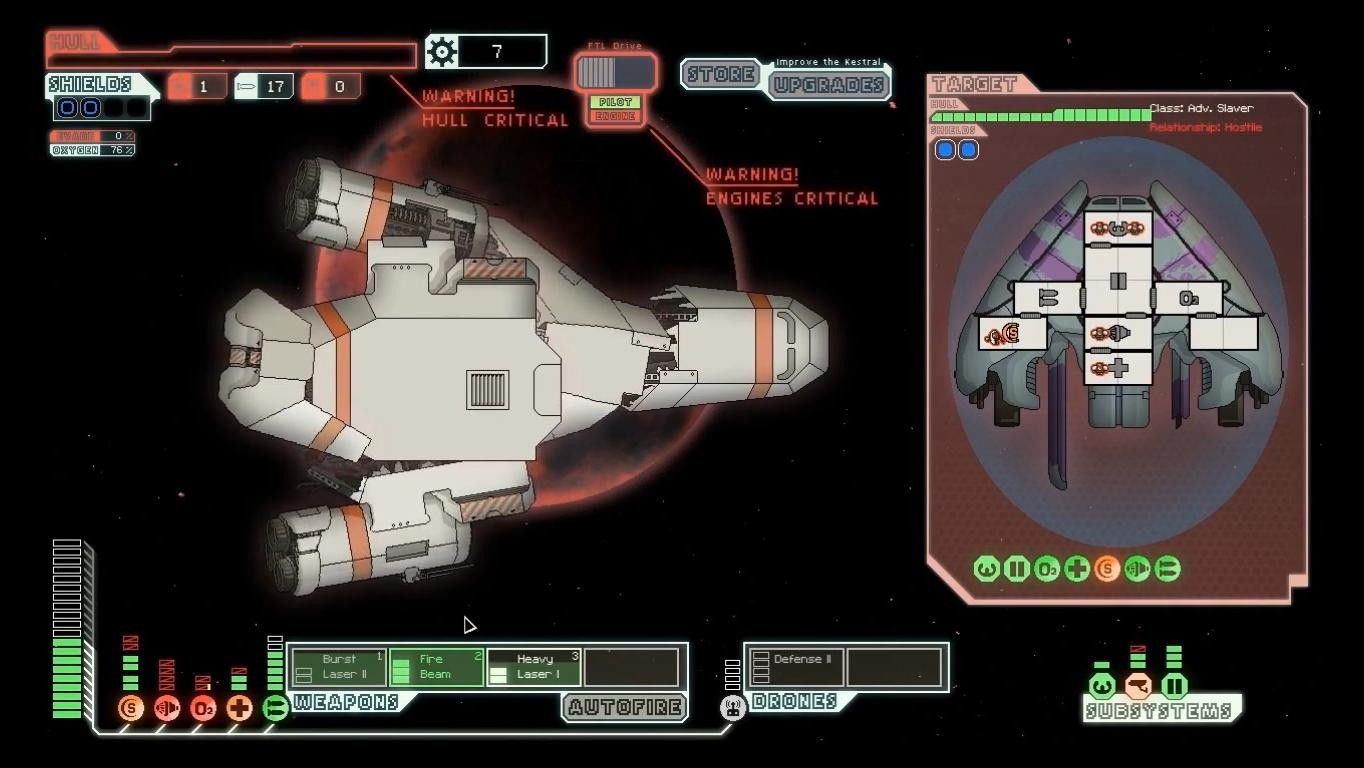Open the Store screen
Screen dimensions: 1364x768
pos(720,75)
